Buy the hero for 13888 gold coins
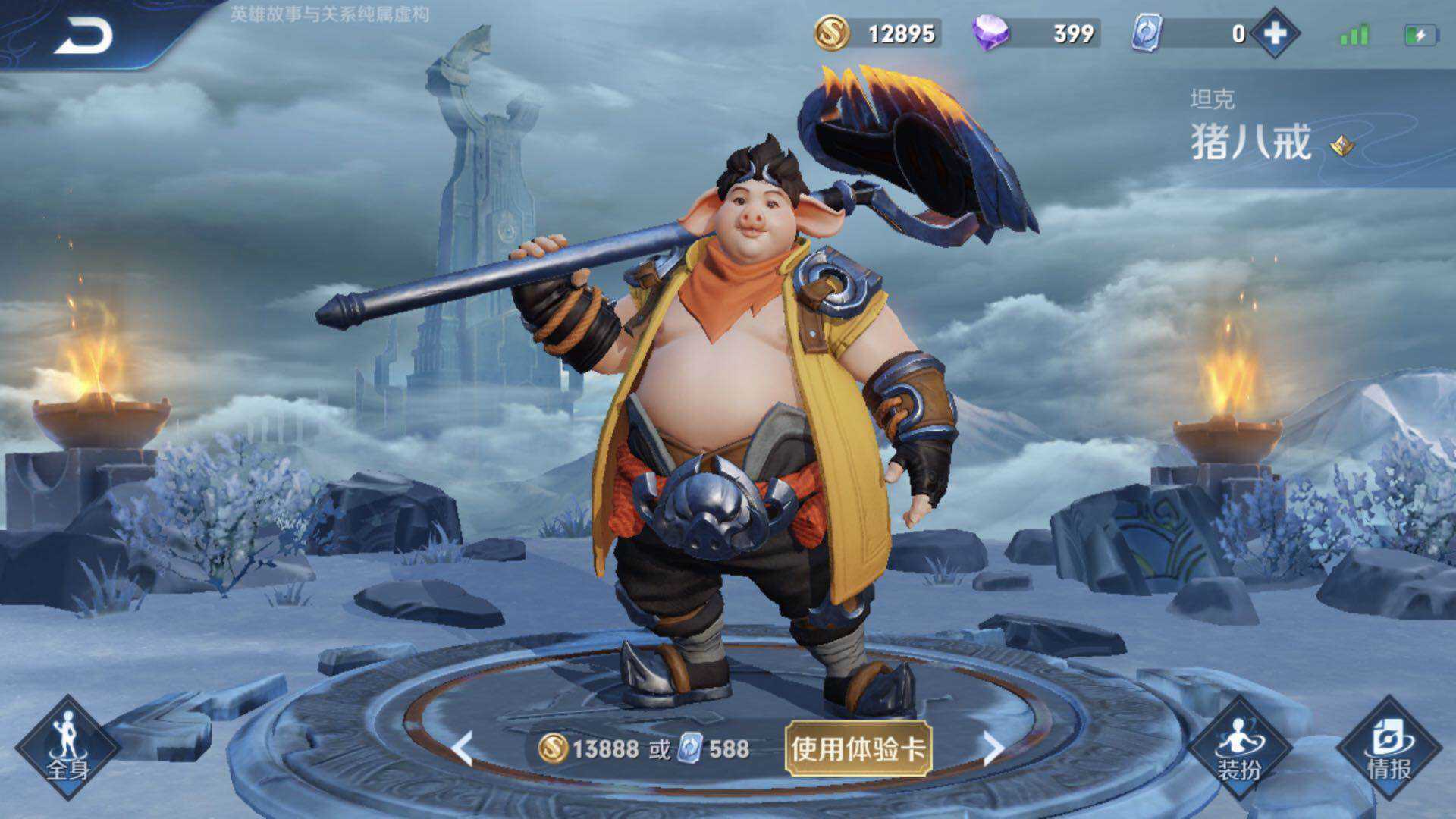The height and width of the screenshot is (819, 1456). (588, 749)
